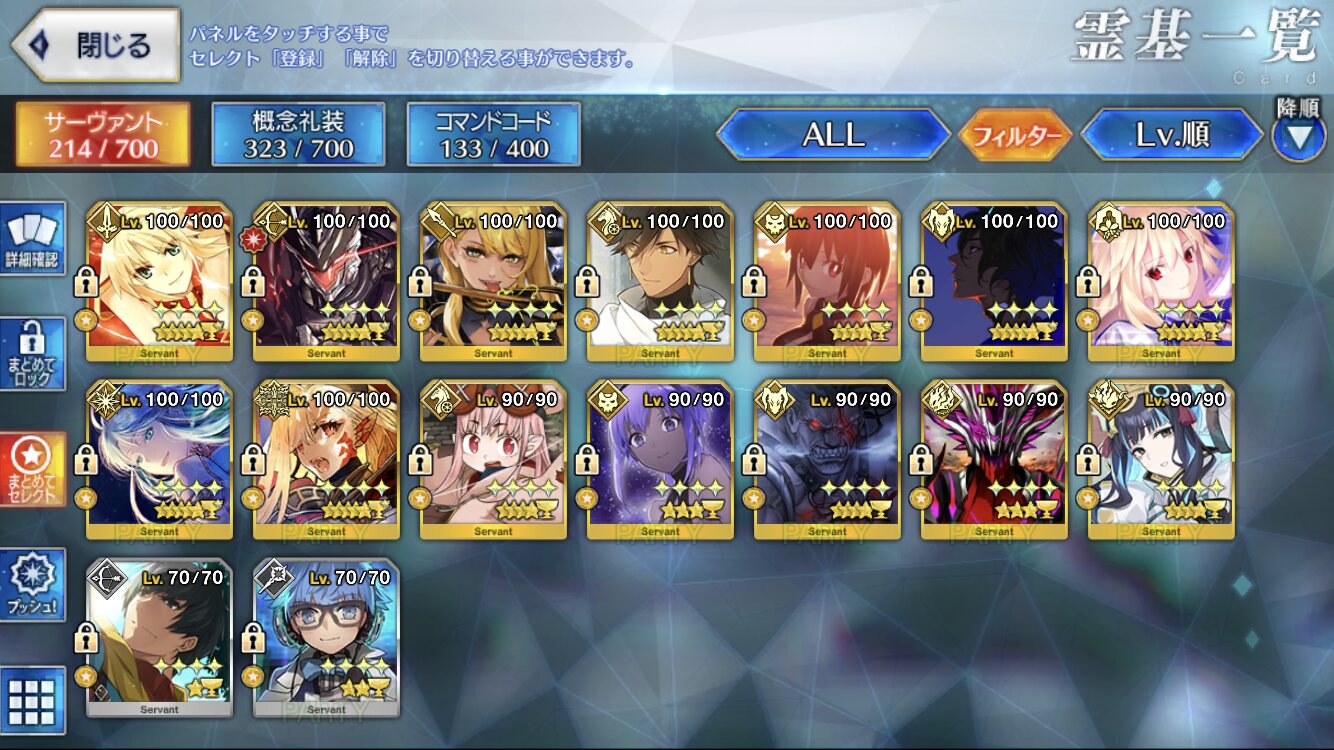Pick the pink-haired goggles servant card
The height and width of the screenshot is (750, 1334).
click(x=493, y=460)
